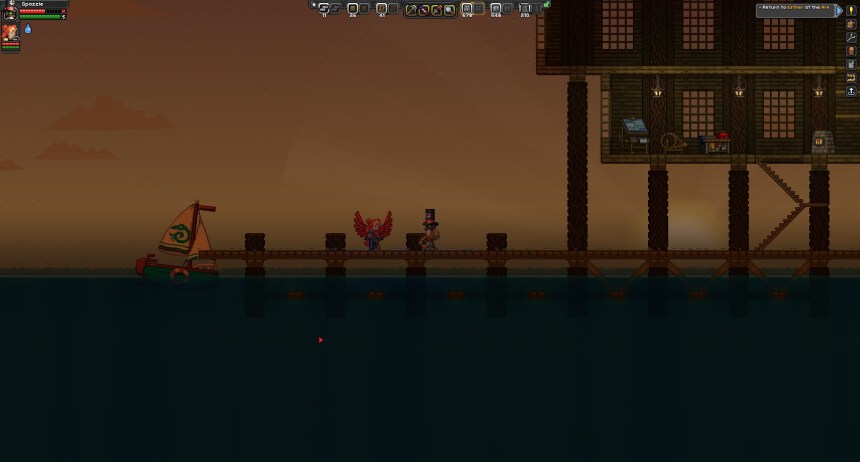The image size is (860, 462).
Task: Select the matter manipulator pickaxe tool
Action: point(411,9)
